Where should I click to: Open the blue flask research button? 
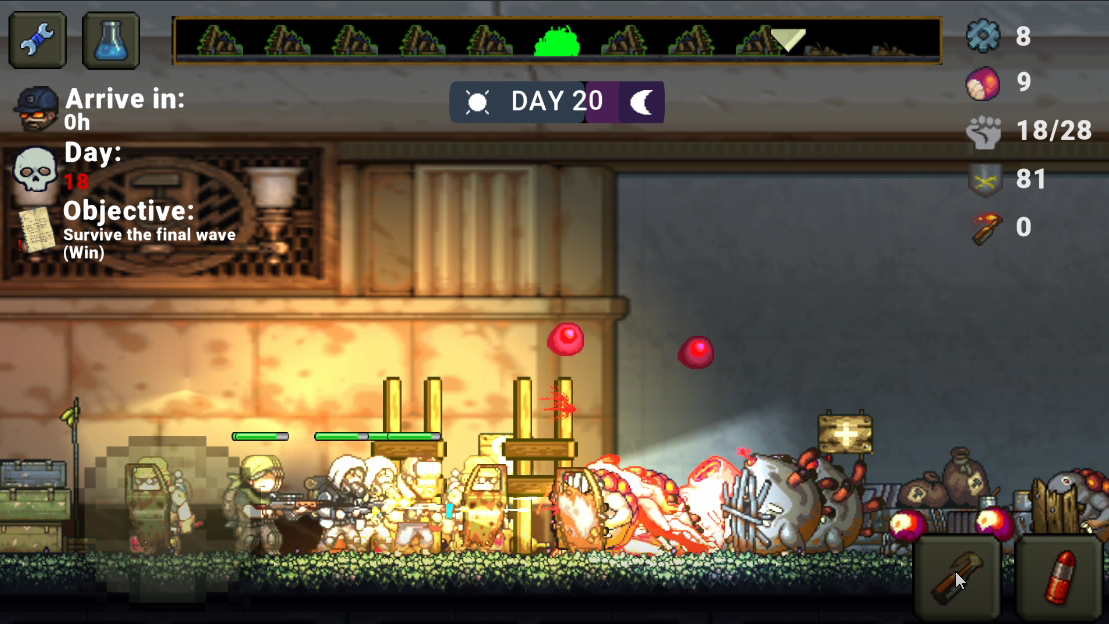coord(111,40)
